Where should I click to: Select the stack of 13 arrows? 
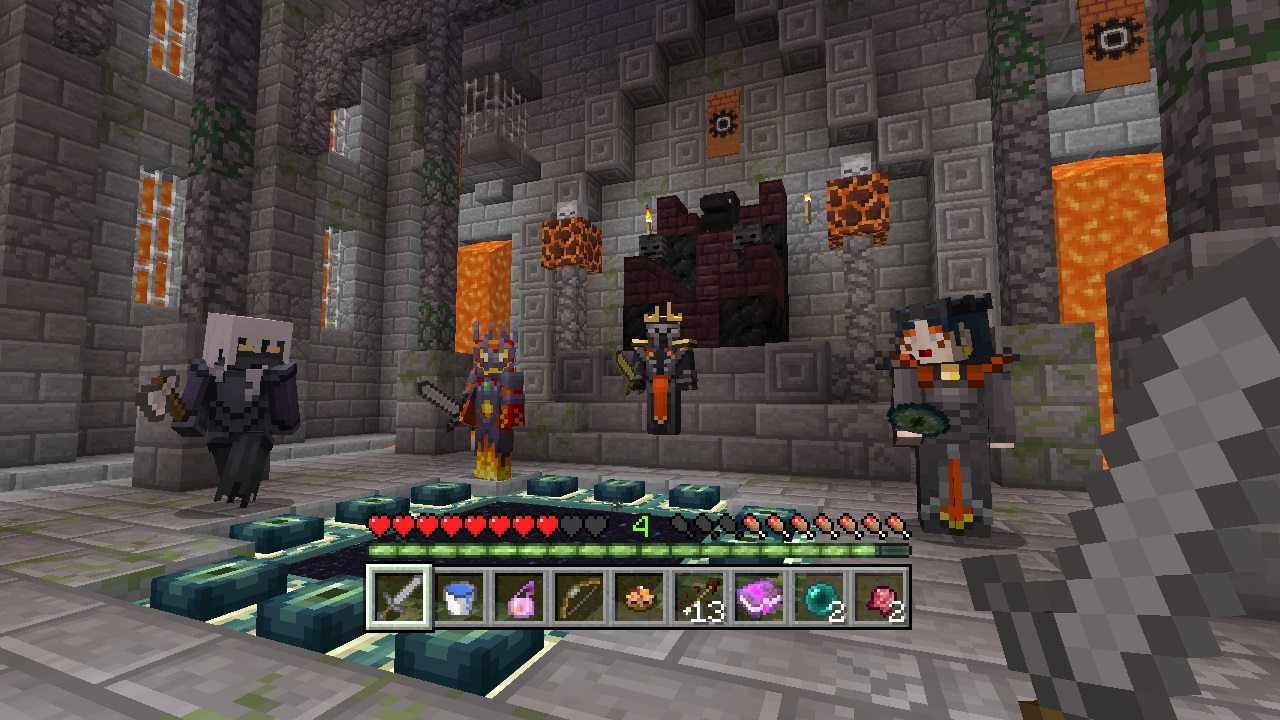[x=697, y=598]
